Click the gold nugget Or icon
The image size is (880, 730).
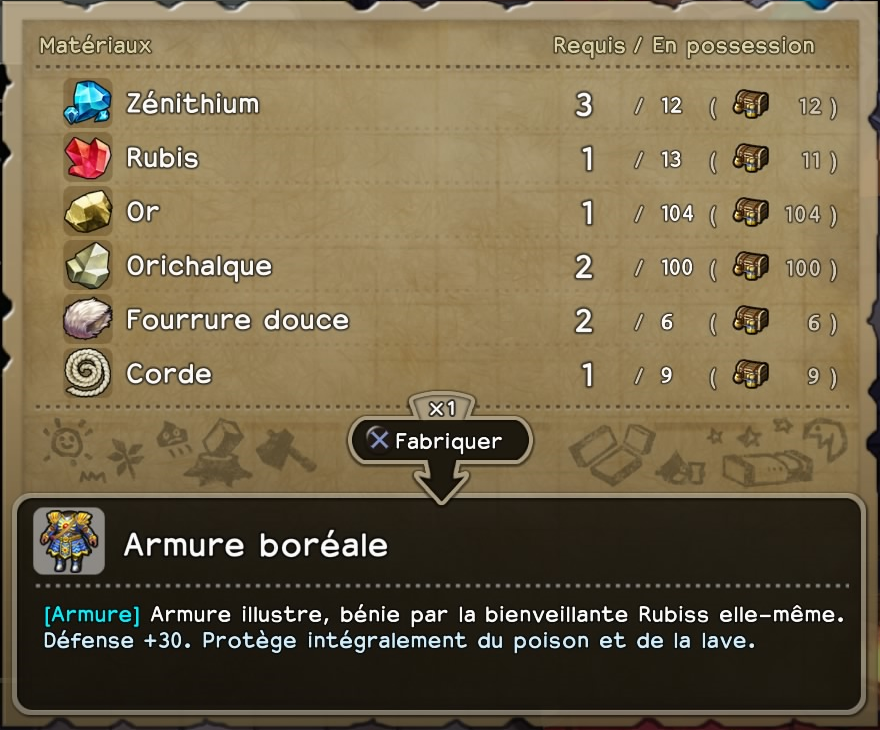pyautogui.click(x=87, y=212)
